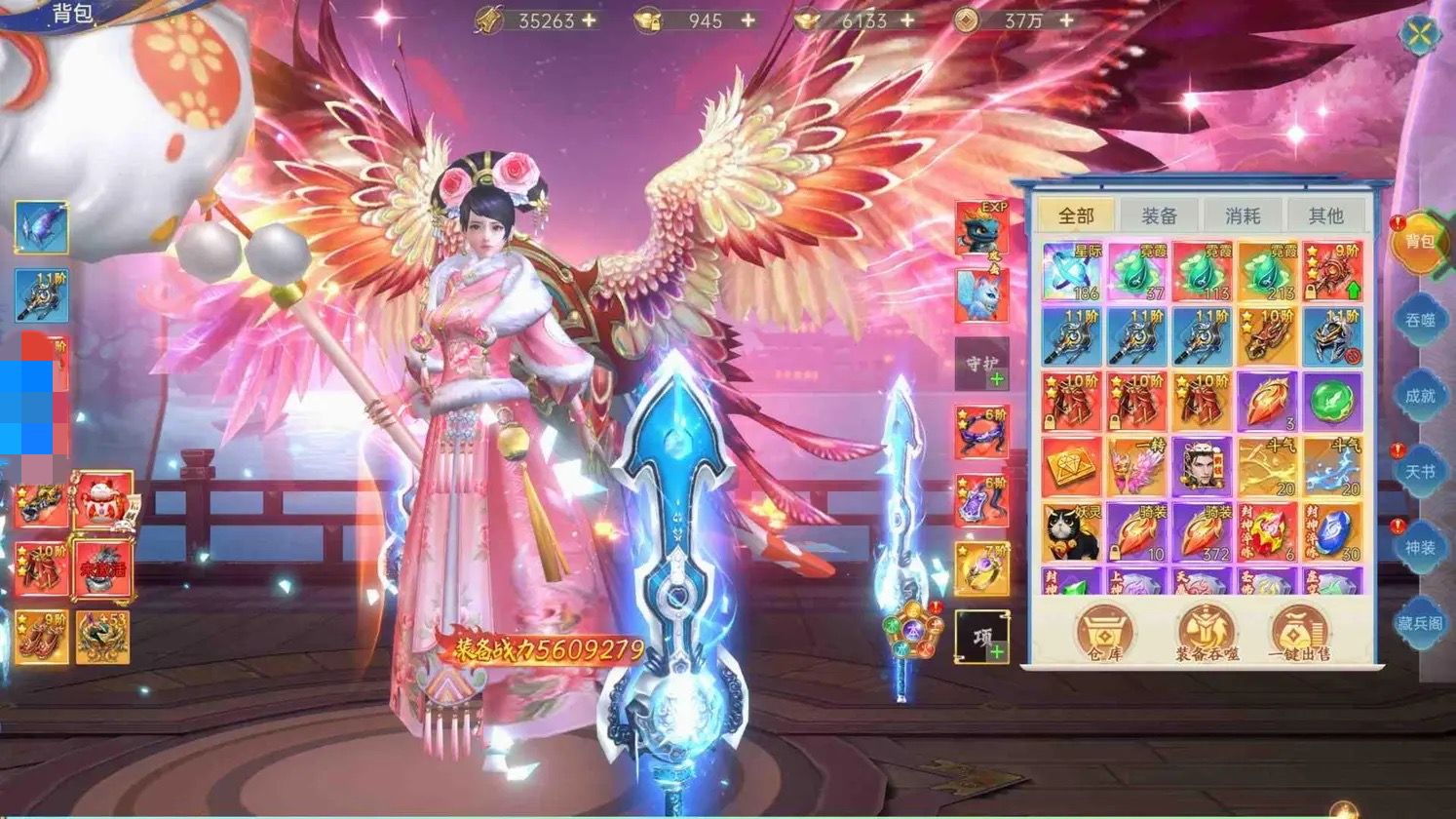Viewport: 1456px width, 819px height.
Task: Open the 成就 achievements menu
Action: point(1419,394)
